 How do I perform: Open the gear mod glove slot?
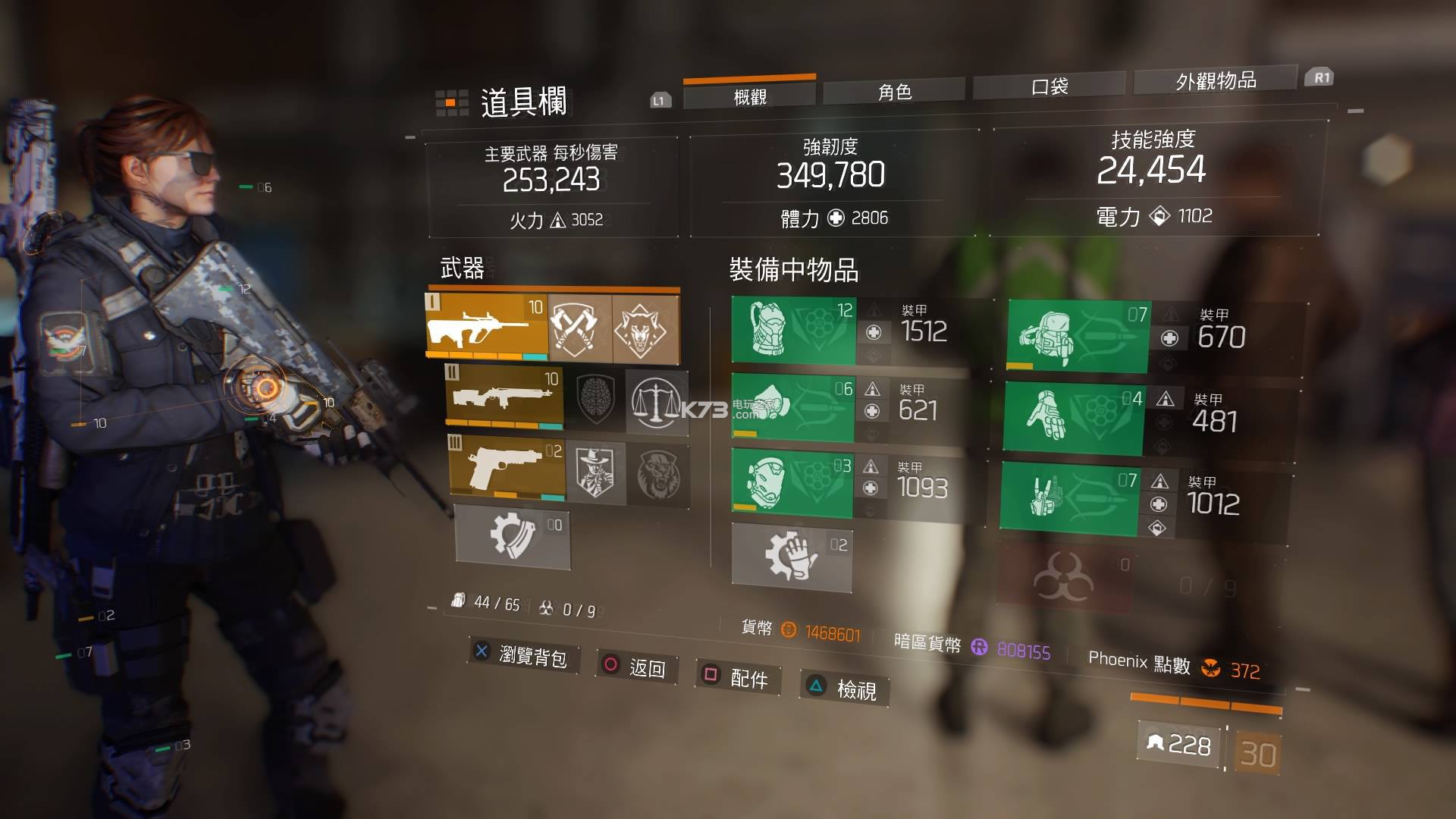coord(792,557)
